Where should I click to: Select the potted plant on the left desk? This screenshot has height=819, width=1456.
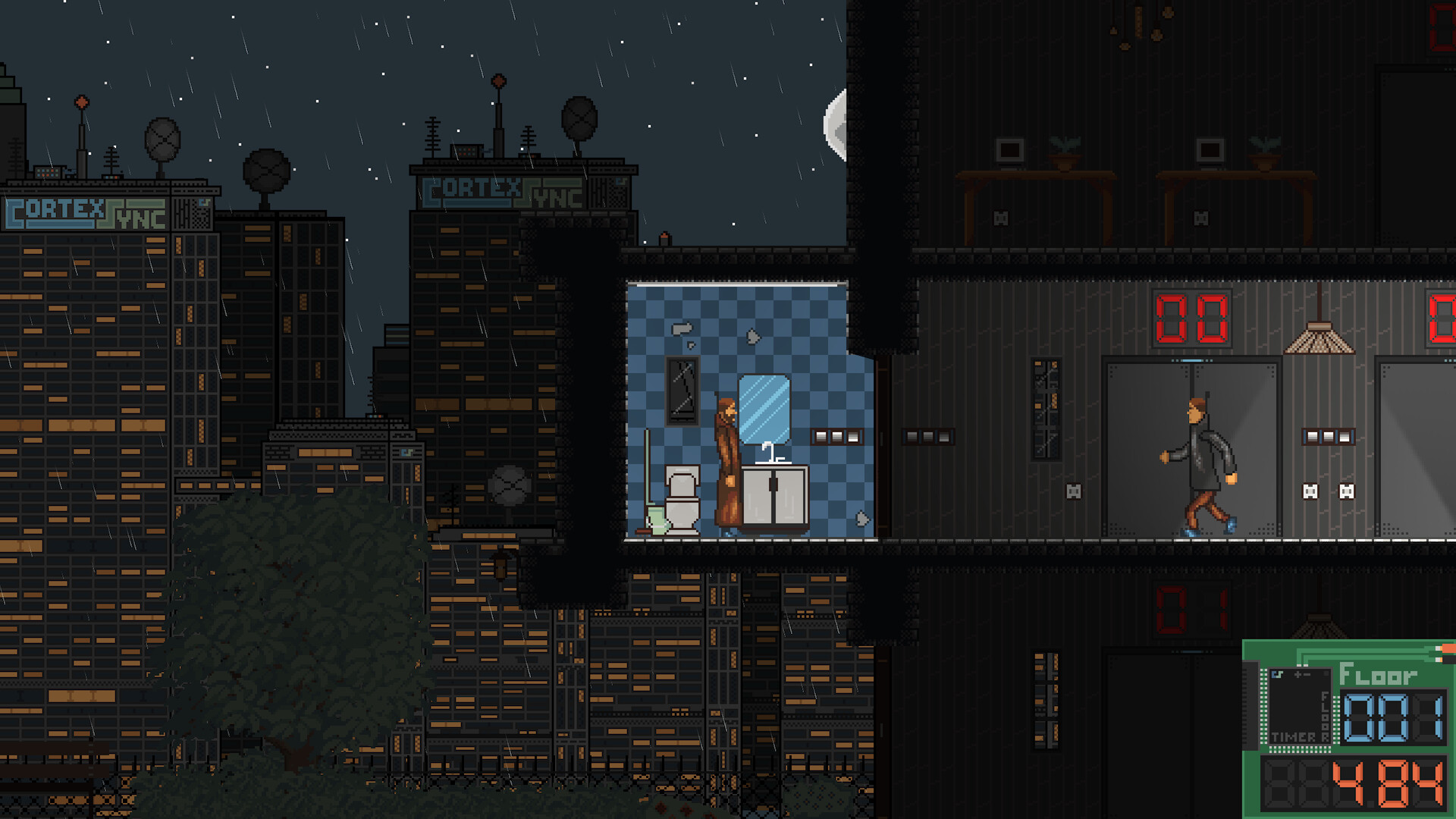click(1065, 146)
